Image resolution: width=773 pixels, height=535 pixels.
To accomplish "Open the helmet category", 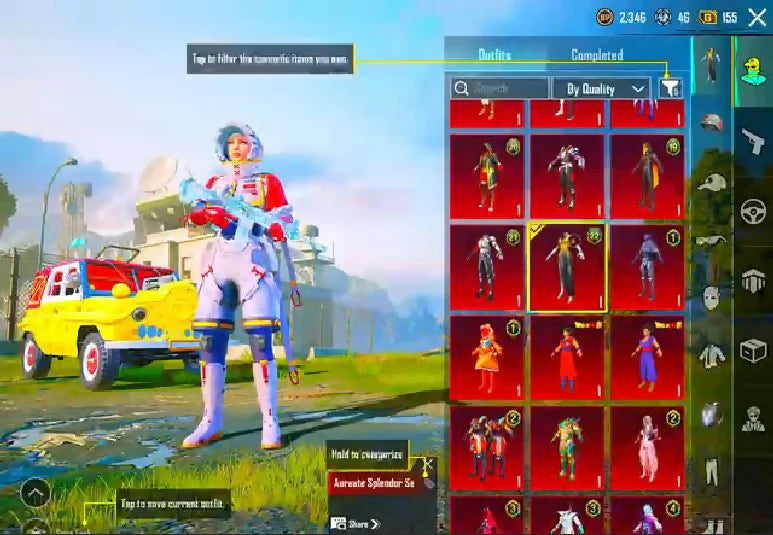I will (x=709, y=123).
